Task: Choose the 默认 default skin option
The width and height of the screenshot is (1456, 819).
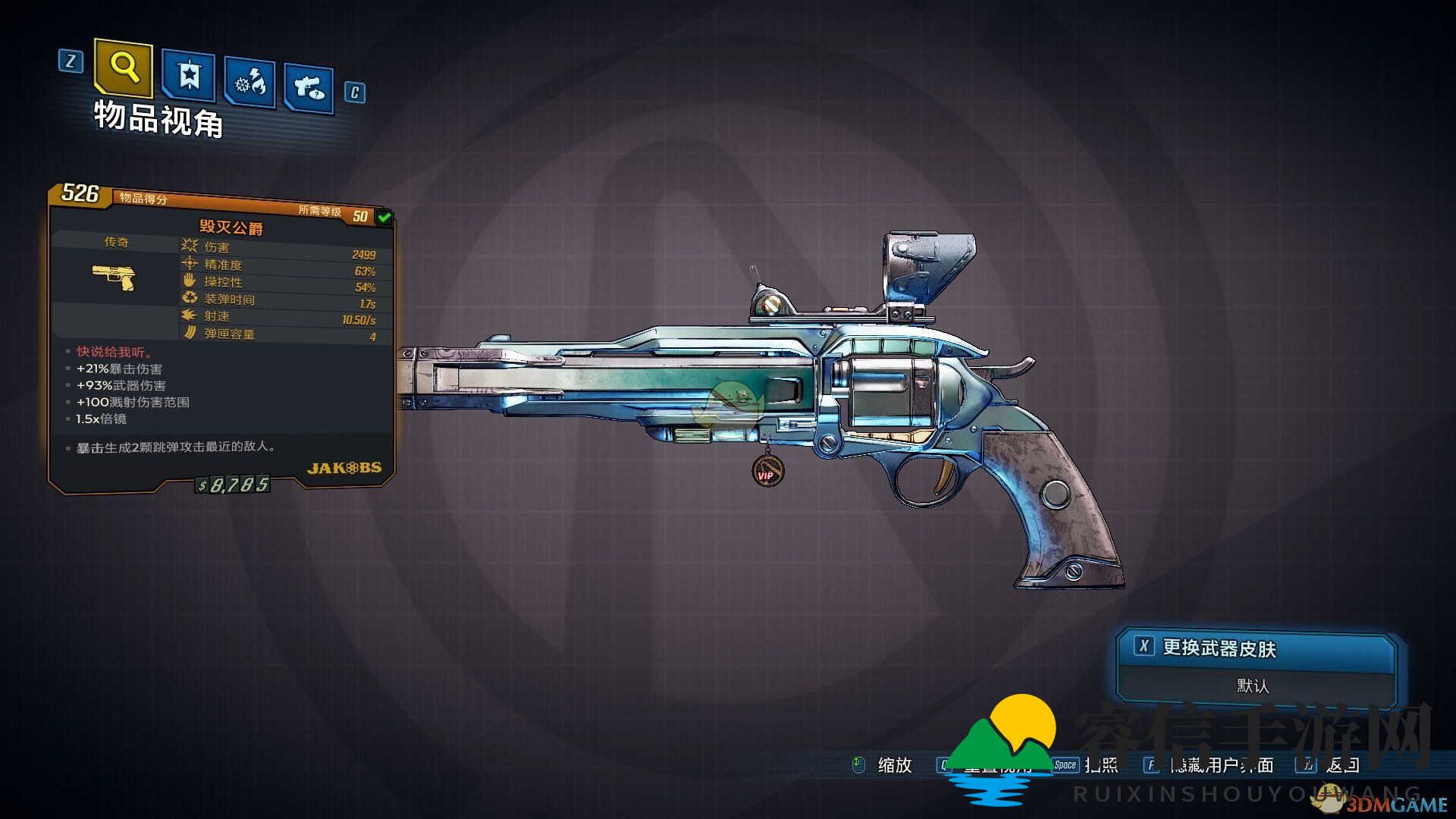Action: pos(1253,686)
